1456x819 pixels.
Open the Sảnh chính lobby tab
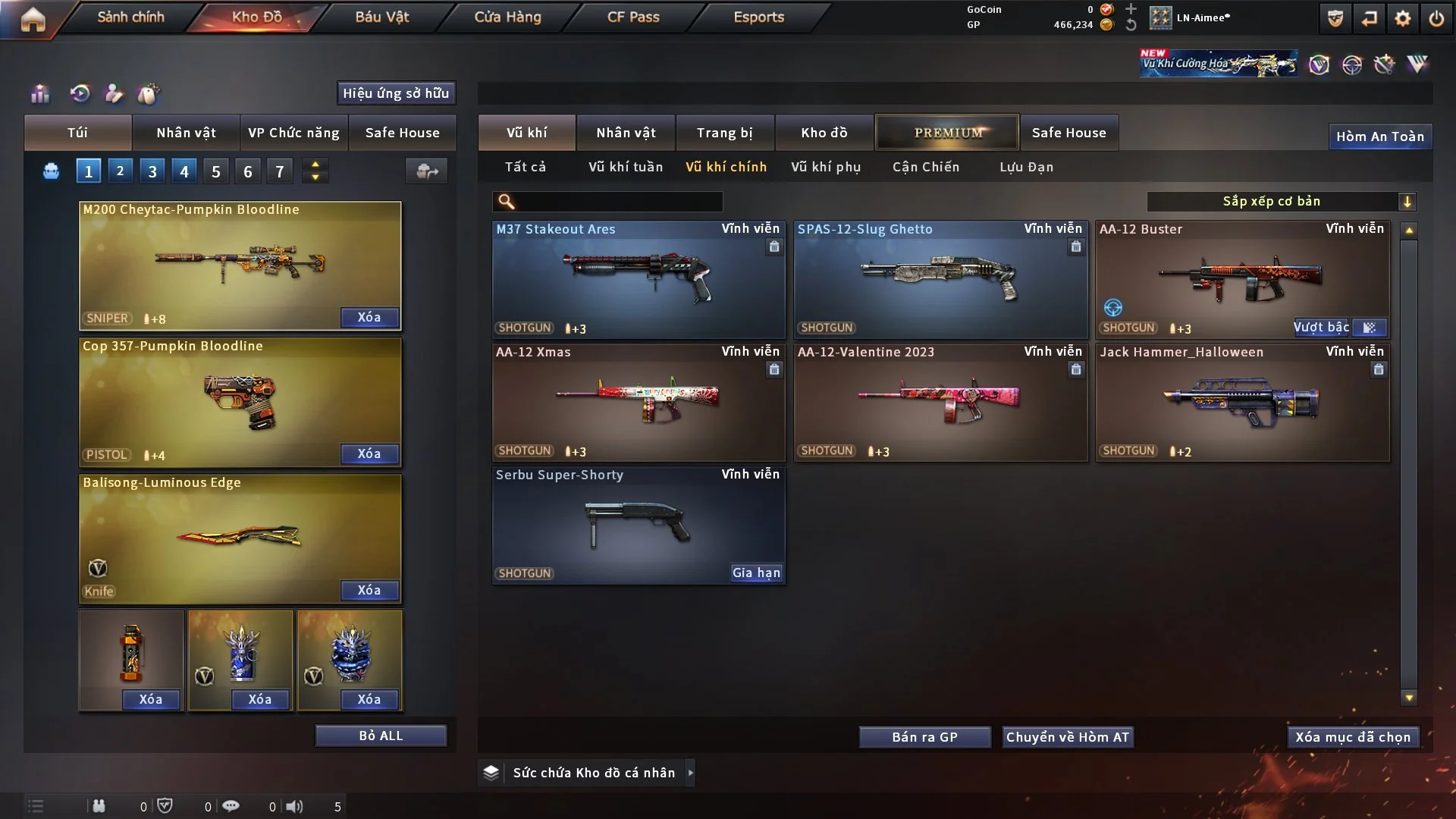[x=130, y=17]
